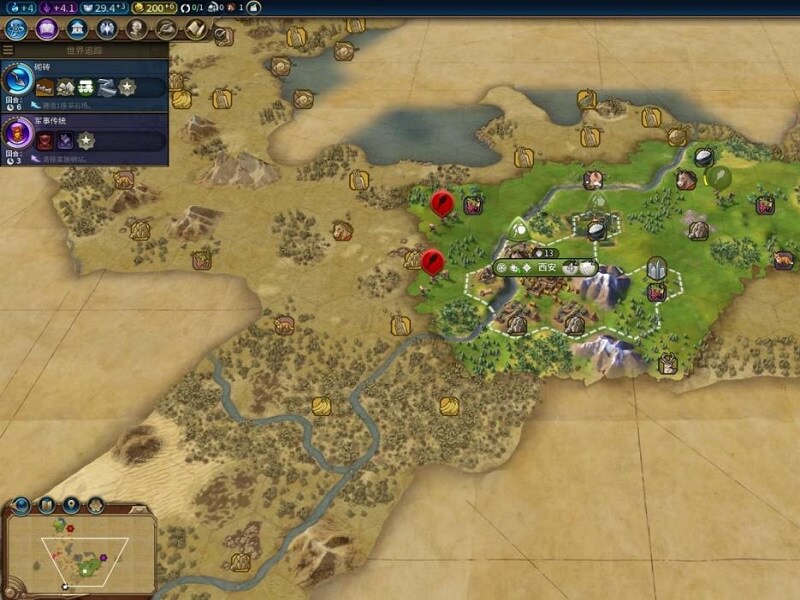Open the religion panel icon

pos(106,29)
